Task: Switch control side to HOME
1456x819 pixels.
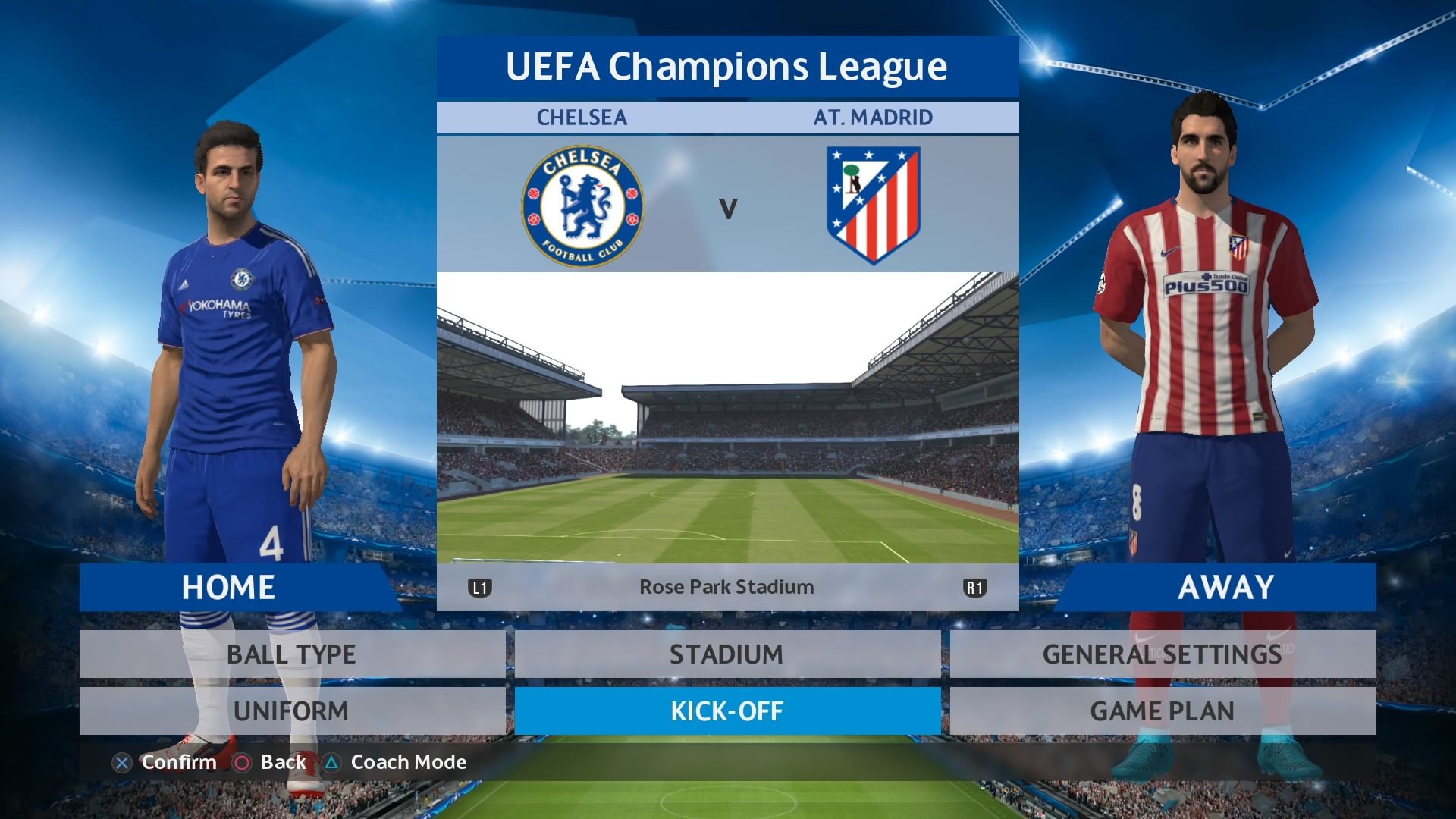Action: pyautogui.click(x=227, y=586)
